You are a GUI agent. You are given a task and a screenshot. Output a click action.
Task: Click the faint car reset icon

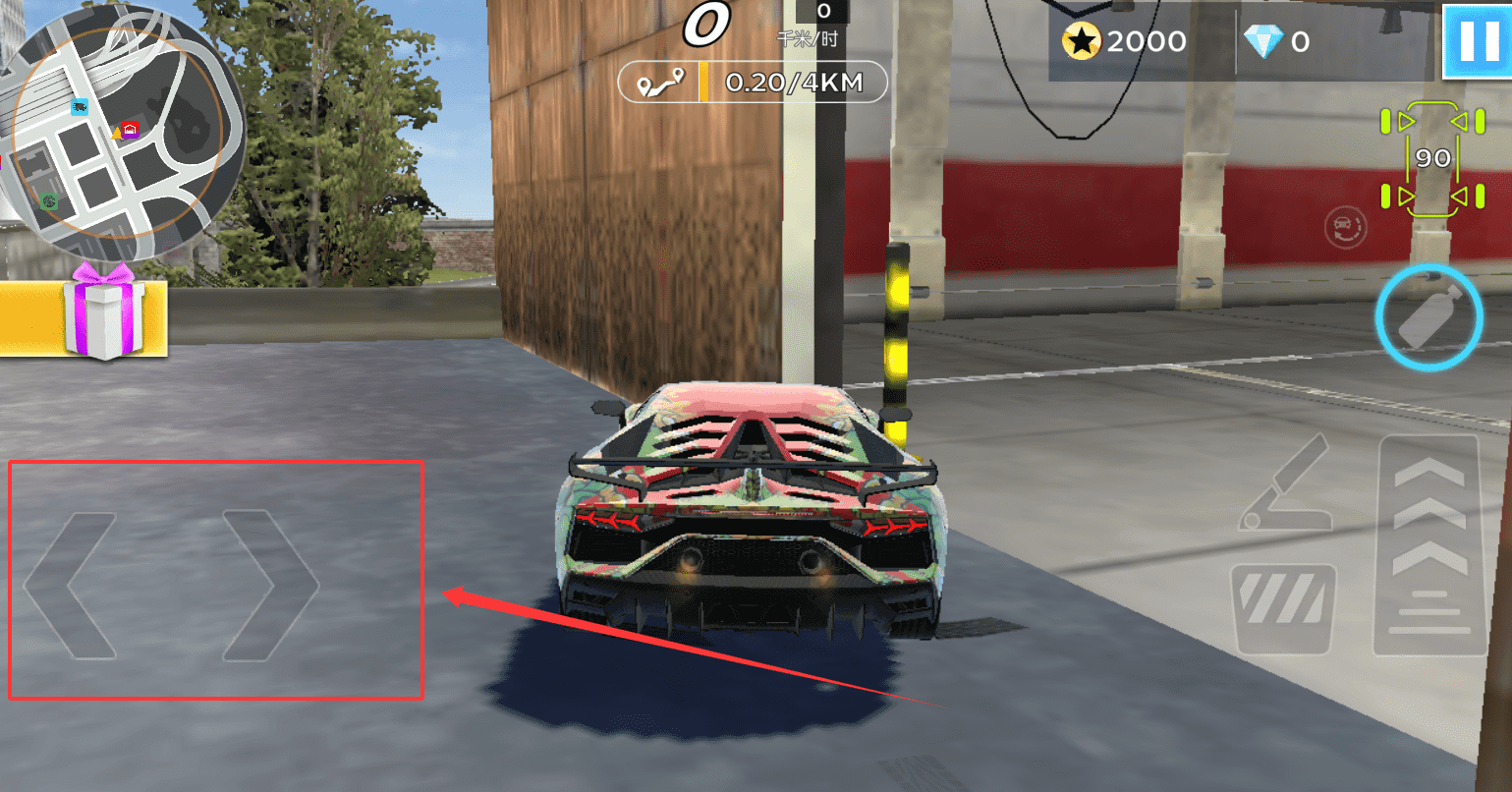1344,227
